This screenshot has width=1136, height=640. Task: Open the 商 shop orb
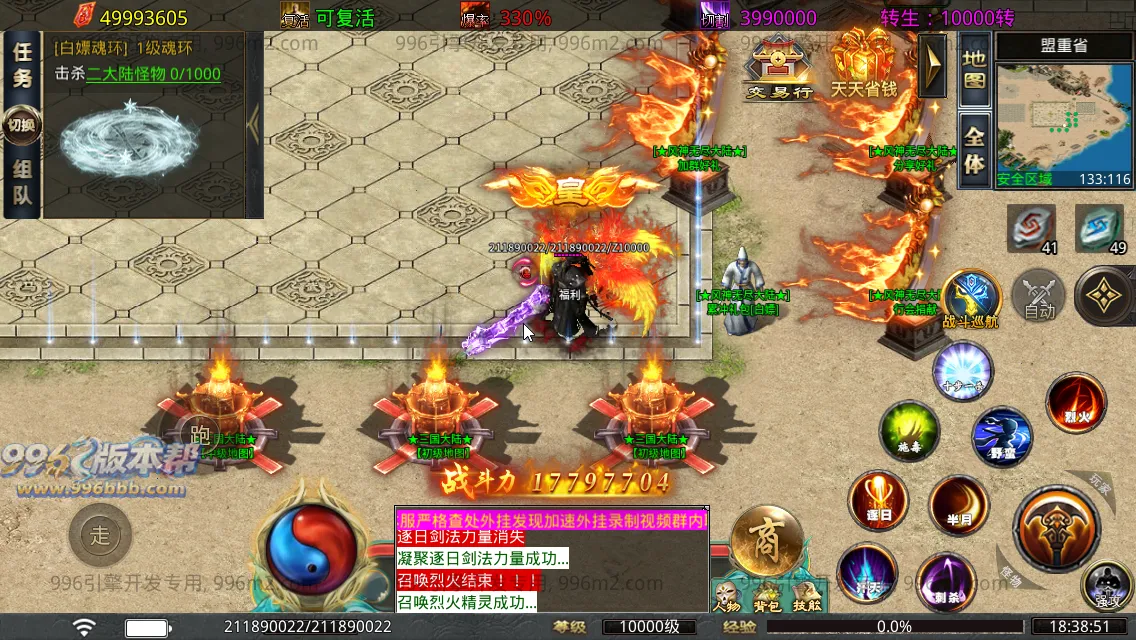(x=767, y=541)
